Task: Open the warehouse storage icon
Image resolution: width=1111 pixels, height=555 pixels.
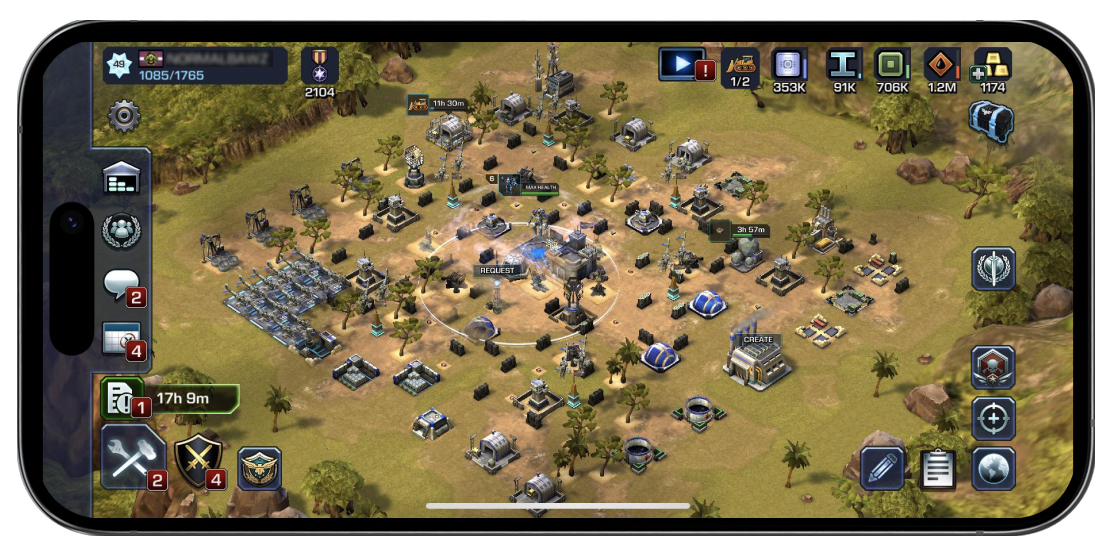Action: pyautogui.click(x=122, y=179)
